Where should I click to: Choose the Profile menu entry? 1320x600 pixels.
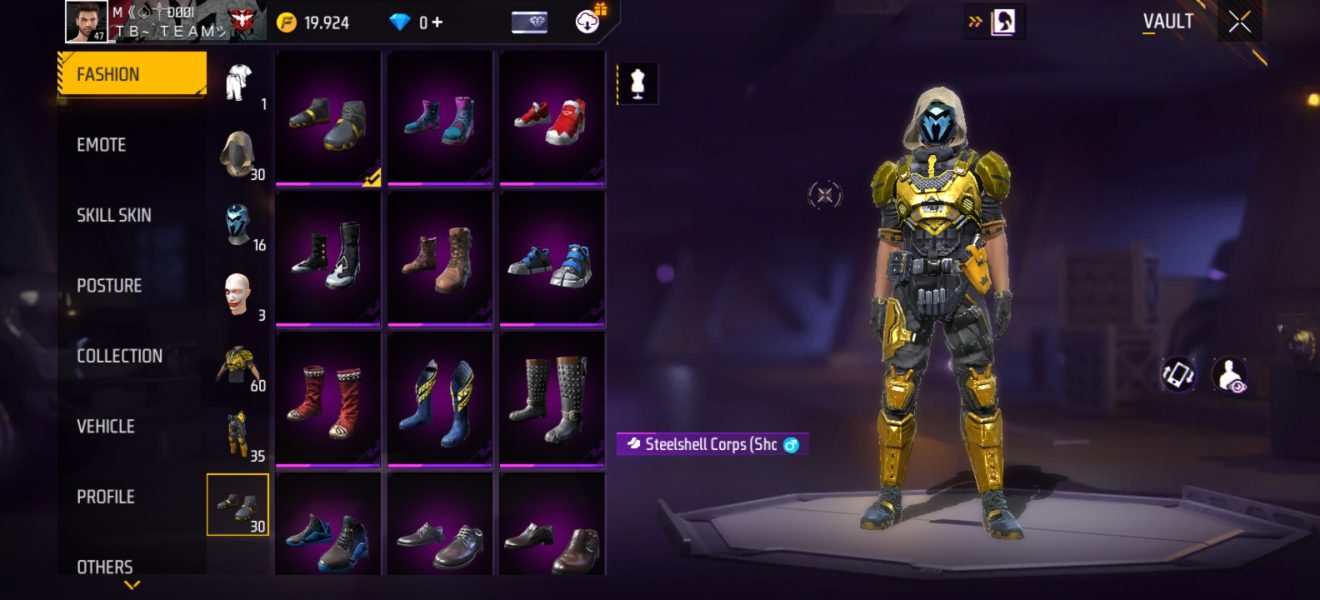(106, 497)
